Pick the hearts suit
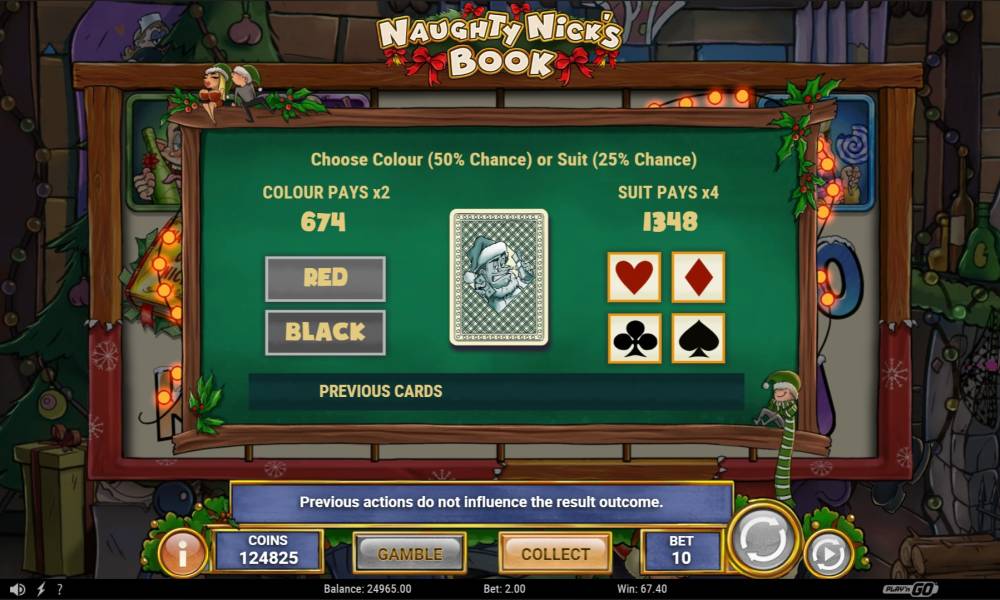This screenshot has height=600, width=1000. (634, 277)
